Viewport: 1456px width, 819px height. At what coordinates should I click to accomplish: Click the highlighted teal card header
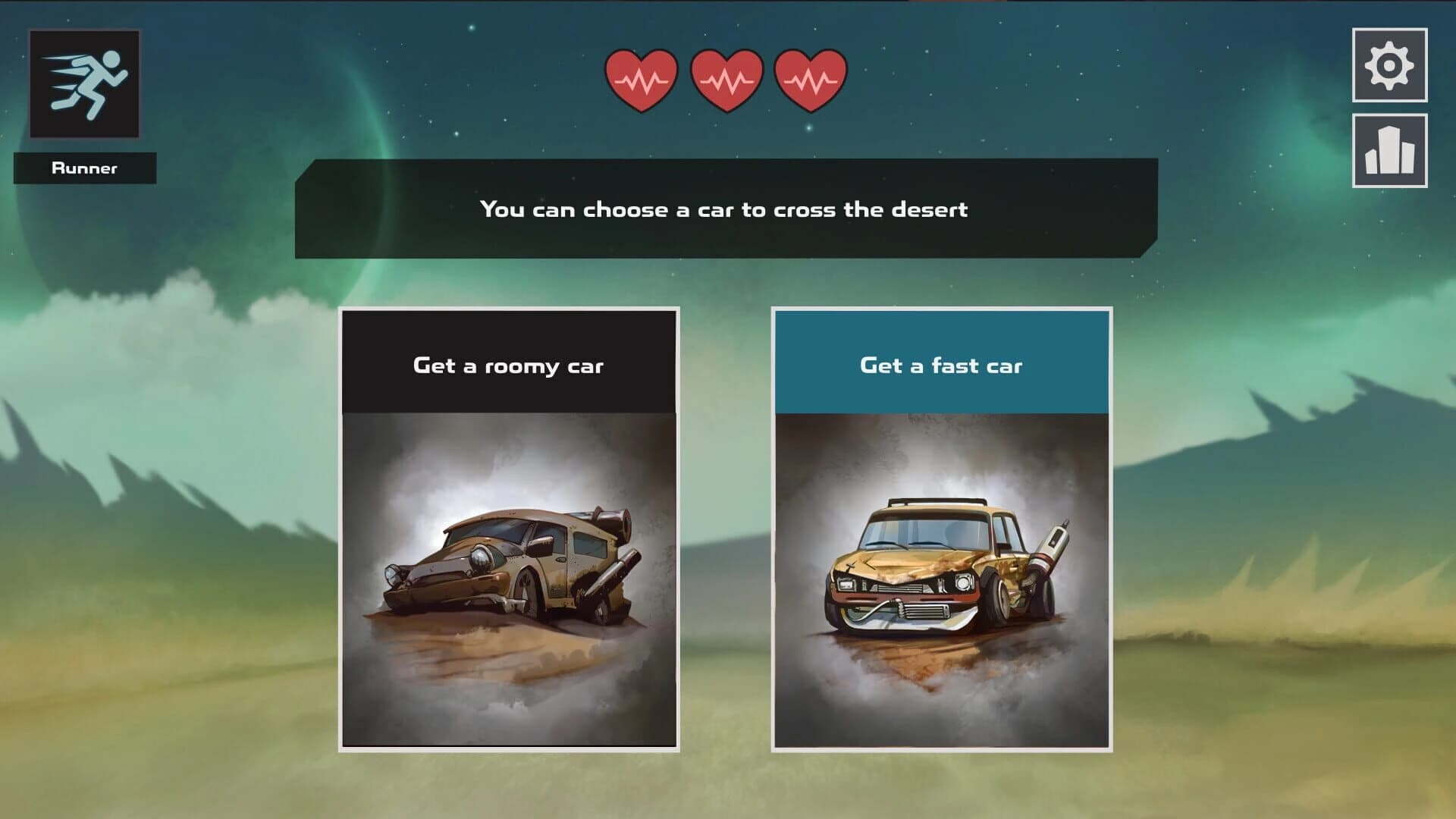tap(943, 360)
